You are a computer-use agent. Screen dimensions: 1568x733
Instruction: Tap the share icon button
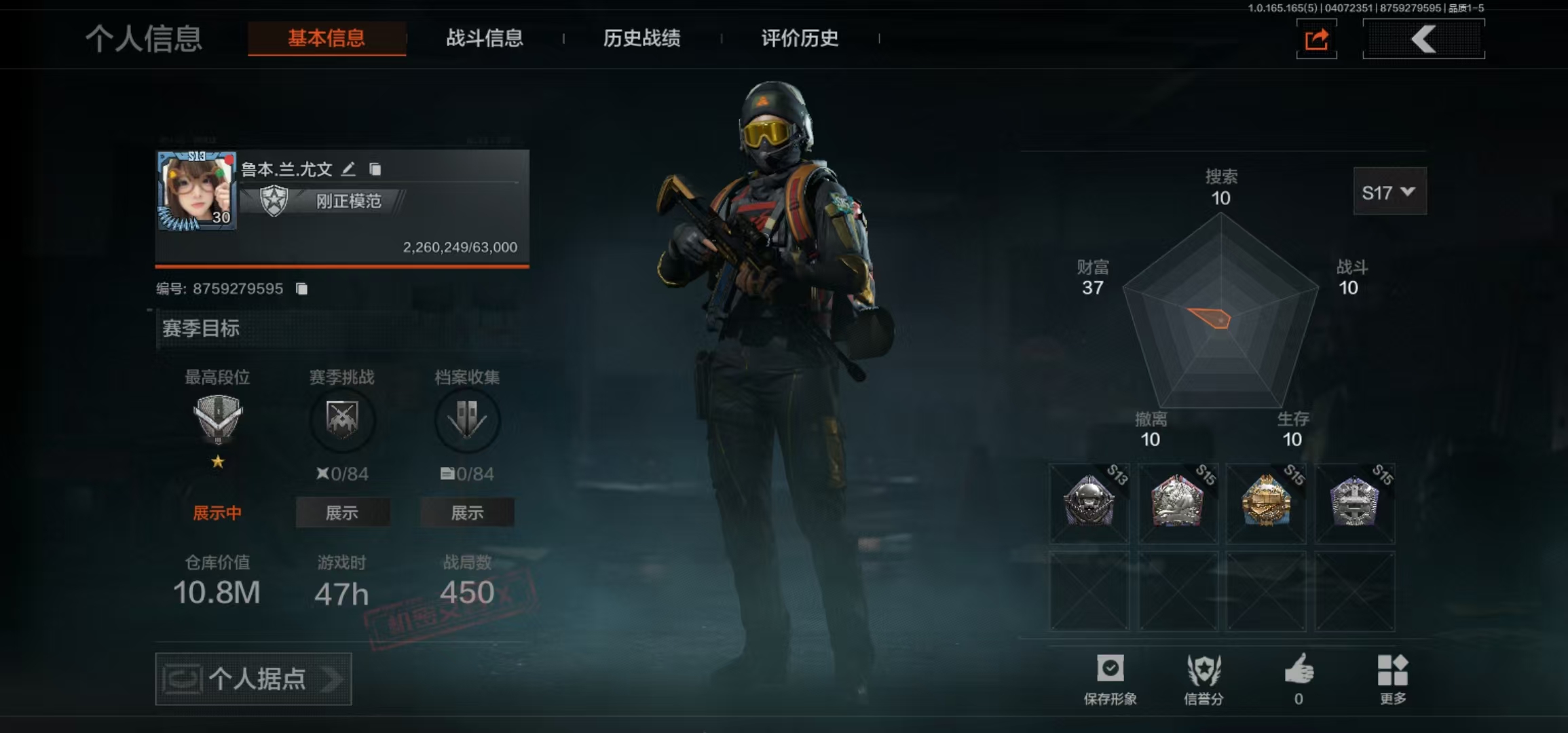[1316, 39]
